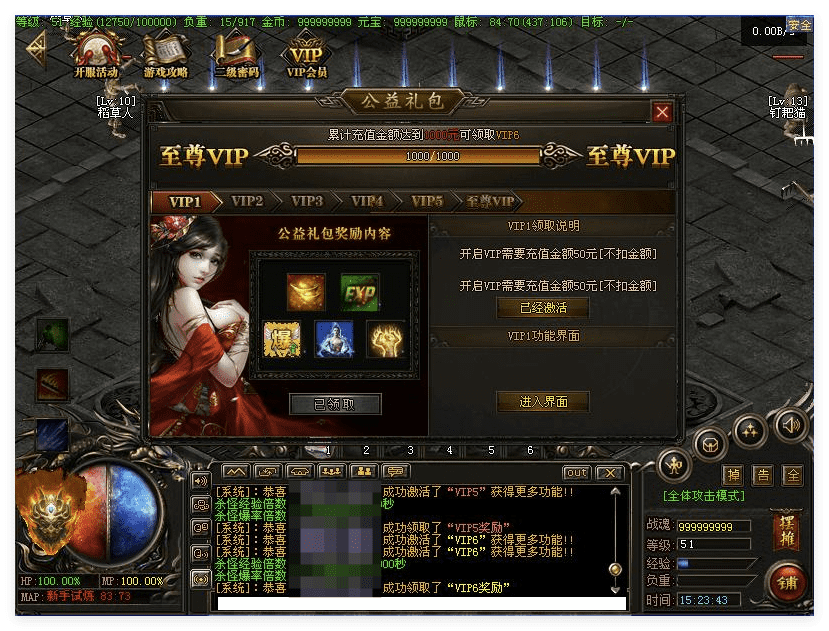The image size is (829, 631).
Task: Open the VIP4 tab
Action: tap(367, 201)
